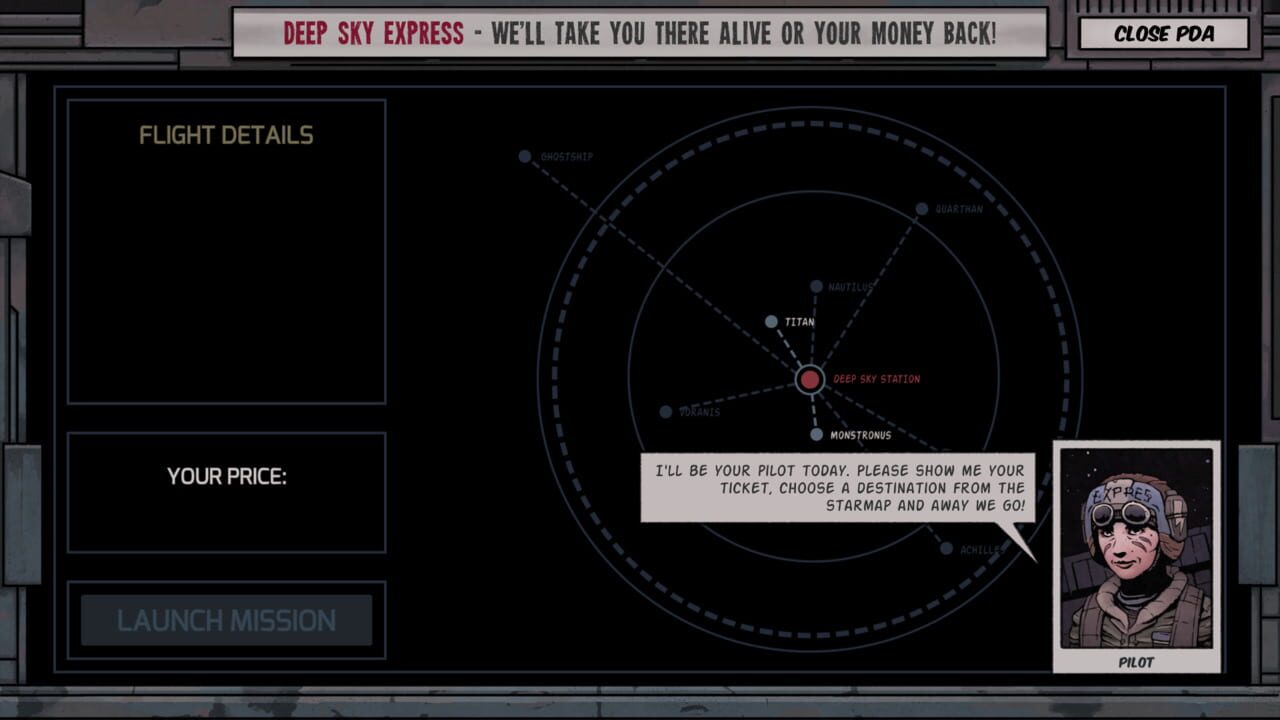This screenshot has height=720, width=1280.
Task: Dismiss the pilot's speech bubble
Action: (838, 487)
